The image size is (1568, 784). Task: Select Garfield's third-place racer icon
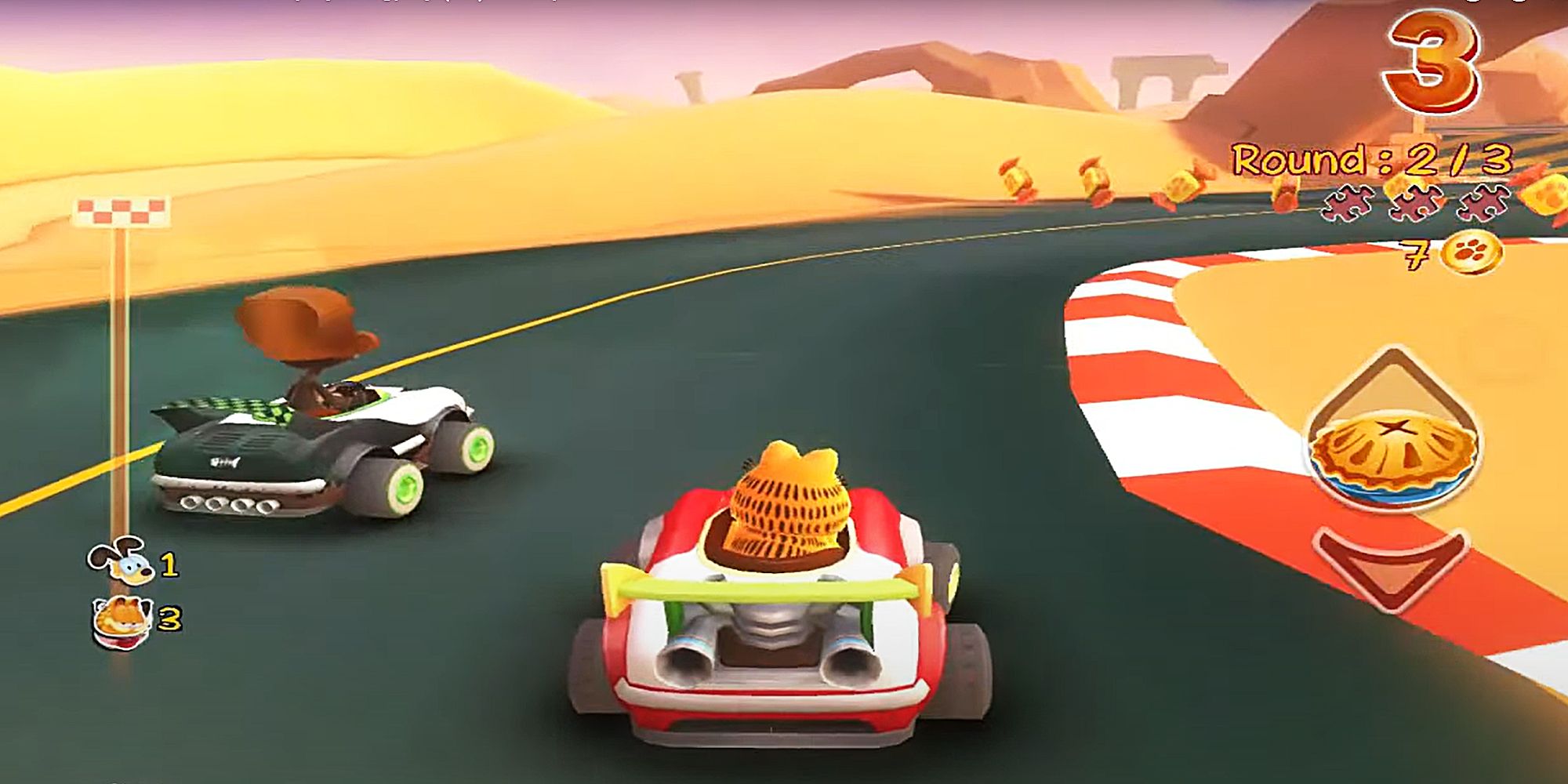pyautogui.click(x=120, y=621)
